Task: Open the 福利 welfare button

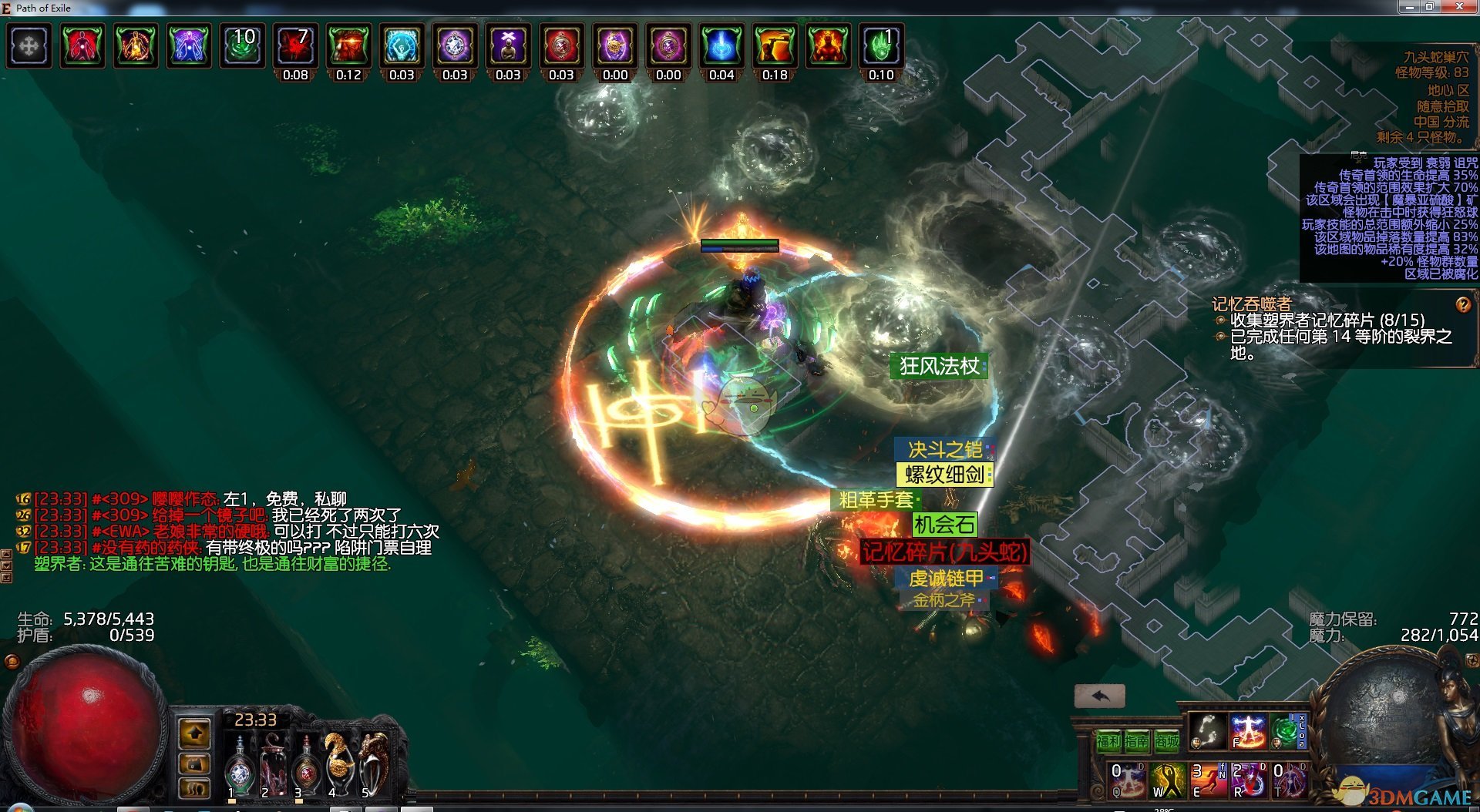Action: pyautogui.click(x=1108, y=741)
